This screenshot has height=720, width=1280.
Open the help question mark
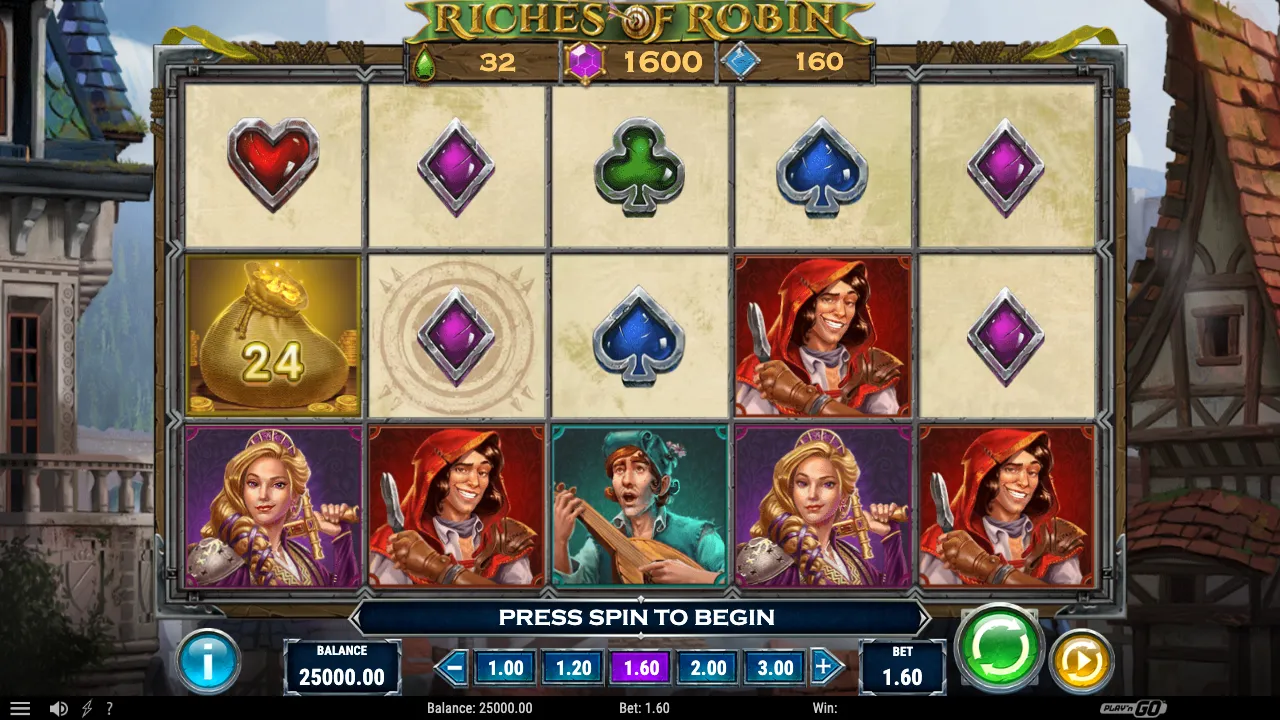pyautogui.click(x=110, y=708)
